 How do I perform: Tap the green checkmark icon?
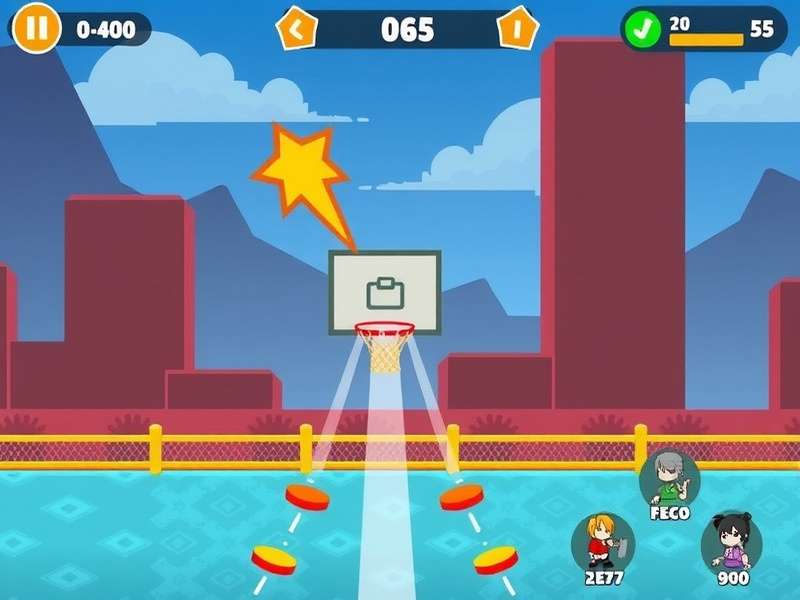[641, 29]
